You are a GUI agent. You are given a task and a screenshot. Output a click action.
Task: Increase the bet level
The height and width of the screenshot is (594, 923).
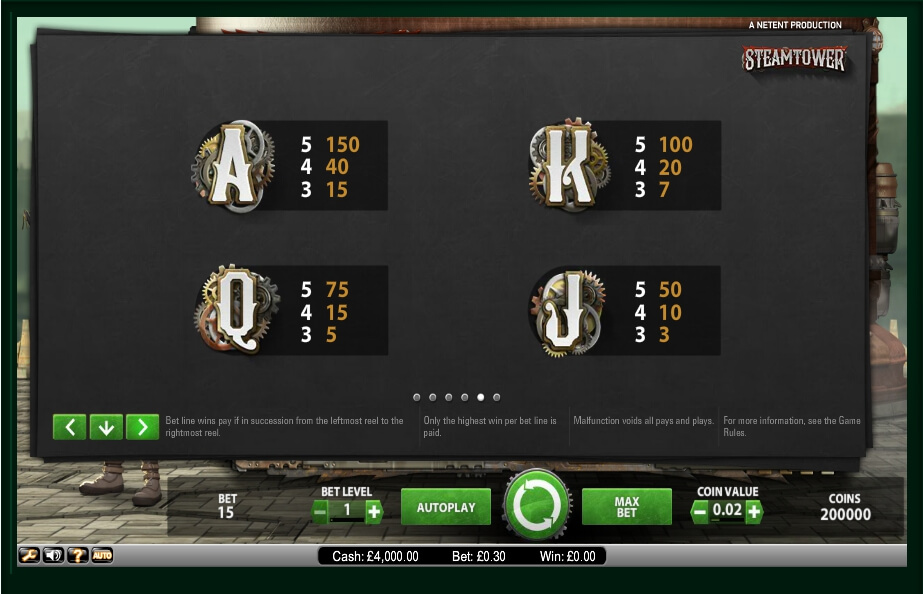click(x=374, y=512)
